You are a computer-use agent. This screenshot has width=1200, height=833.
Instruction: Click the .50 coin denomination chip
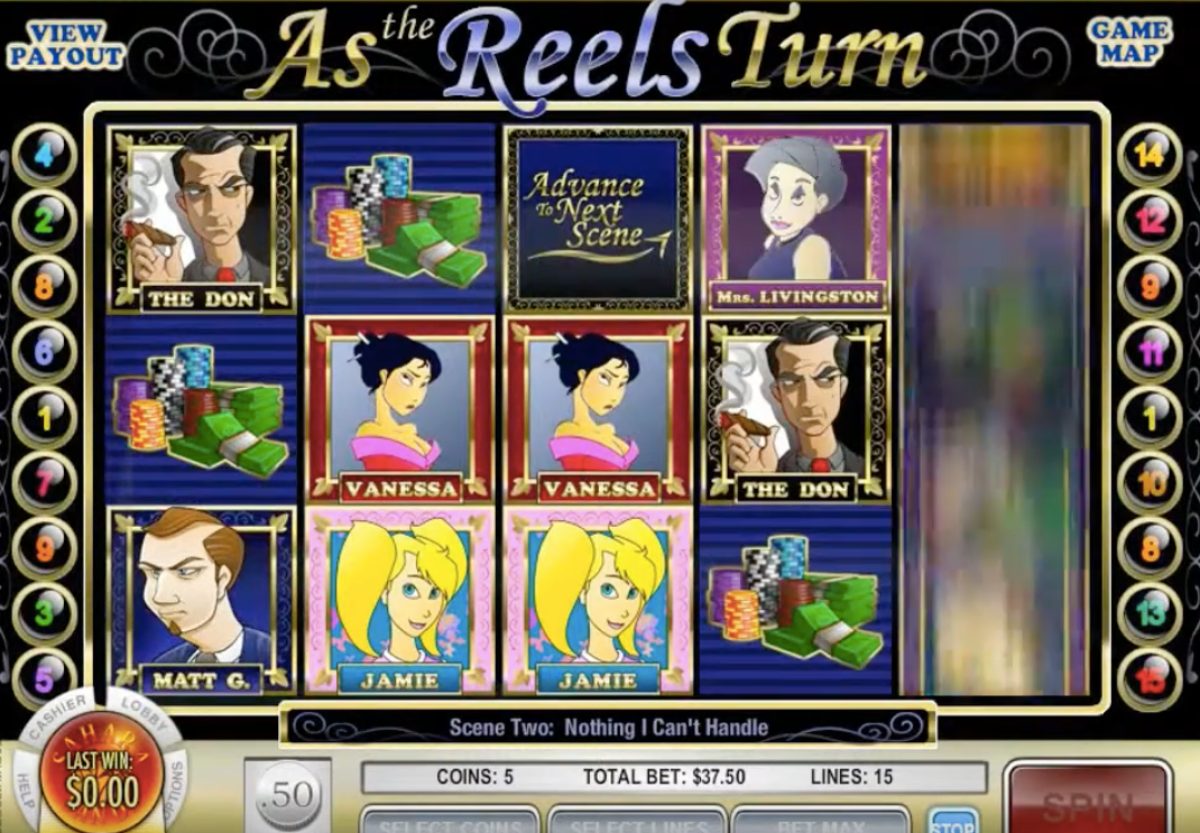[x=288, y=796]
